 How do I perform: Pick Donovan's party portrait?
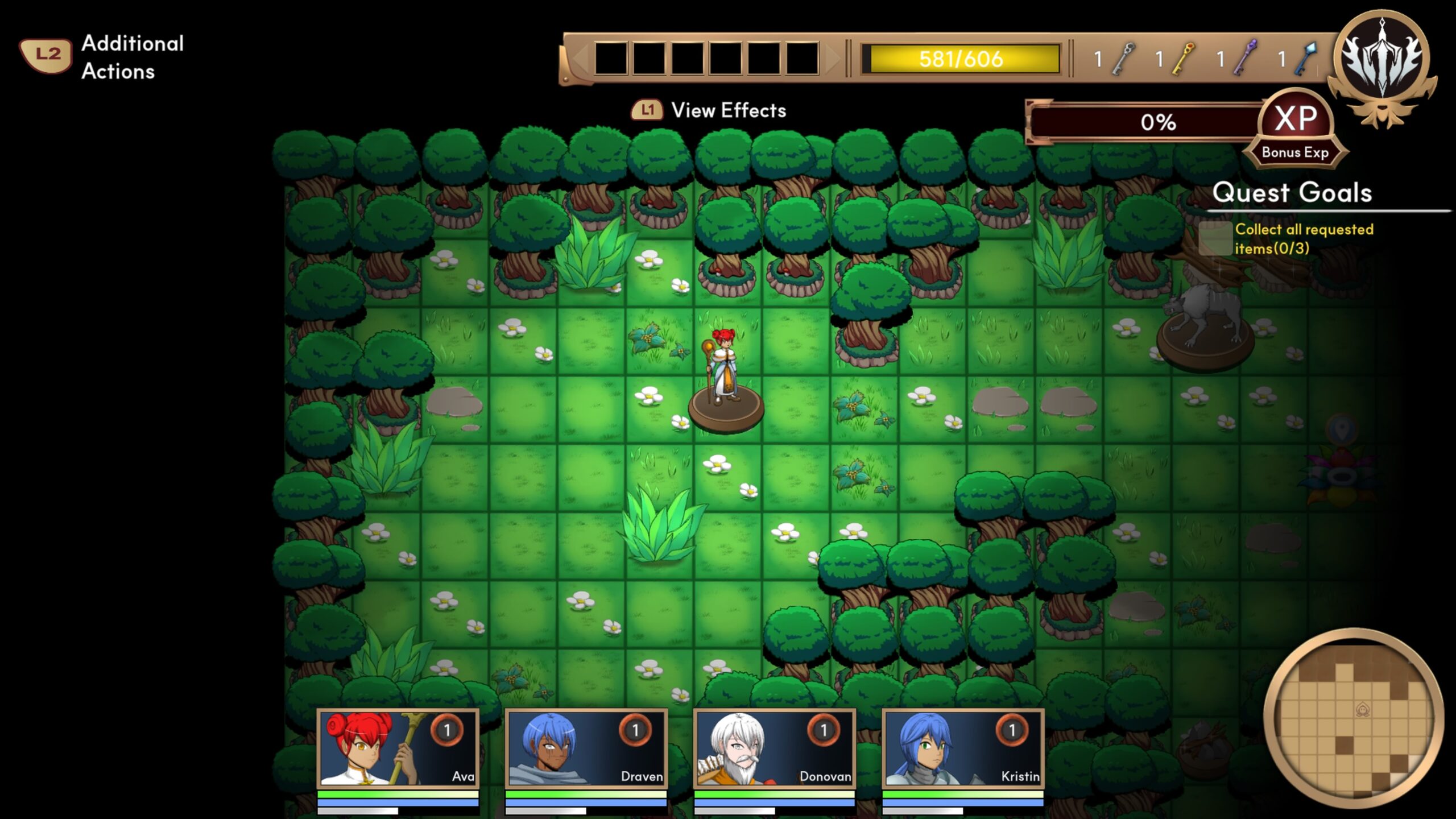tap(774, 748)
